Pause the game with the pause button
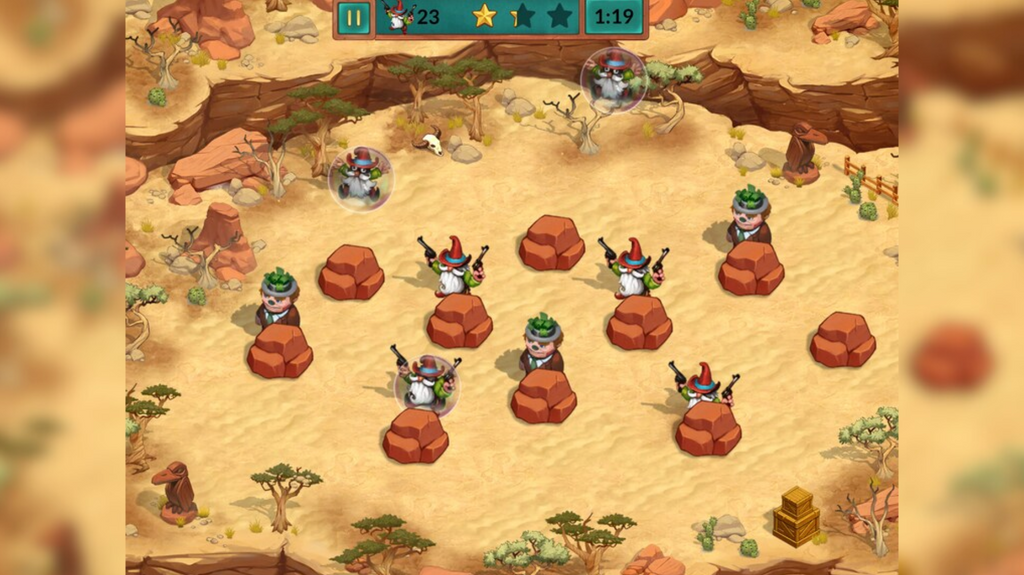 (353, 17)
